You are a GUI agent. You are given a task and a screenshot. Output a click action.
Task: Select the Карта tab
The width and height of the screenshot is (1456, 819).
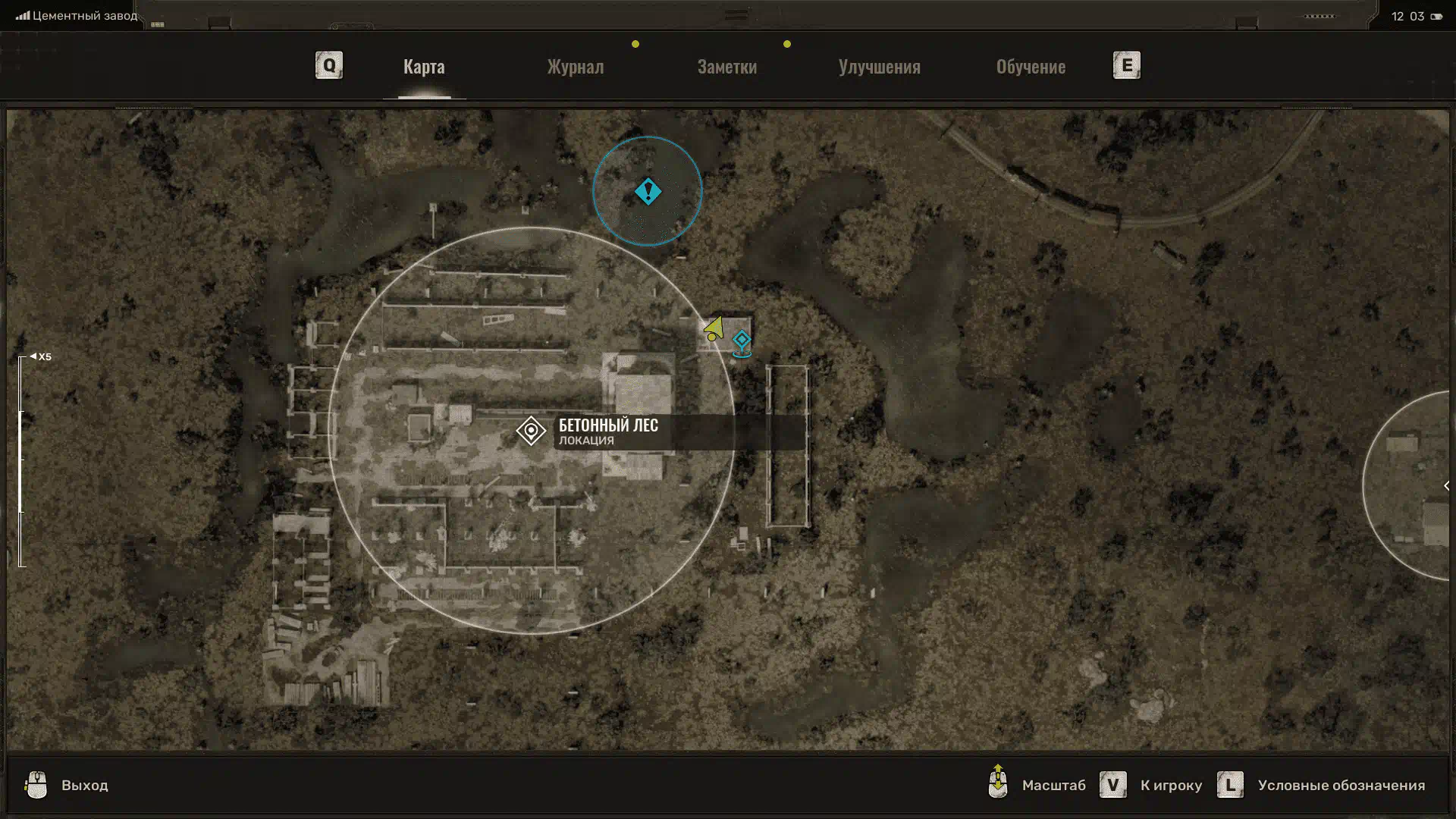424,67
